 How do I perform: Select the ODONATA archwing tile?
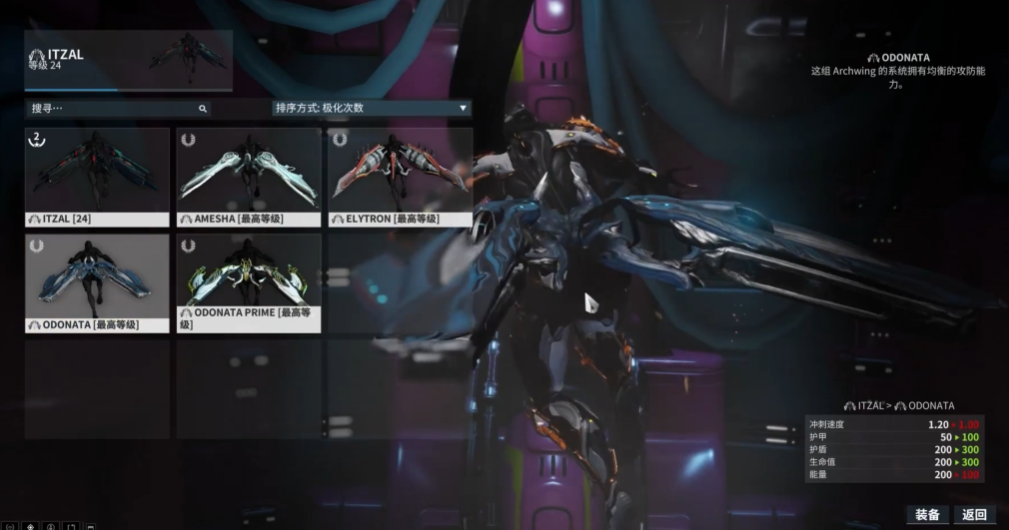point(97,283)
